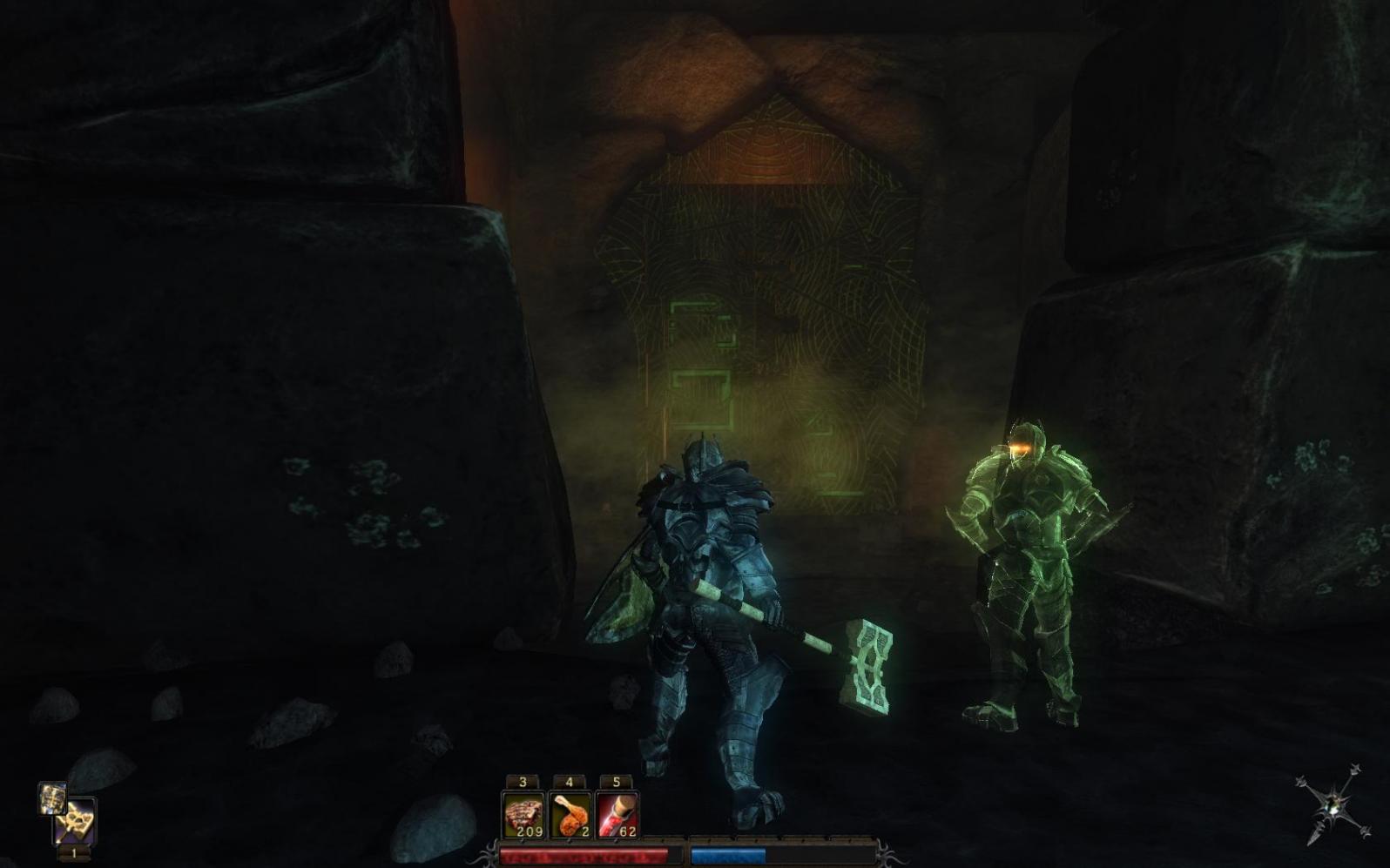Image resolution: width=1390 pixels, height=868 pixels.
Task: Click the small golden armor icon
Action: click(x=52, y=797)
